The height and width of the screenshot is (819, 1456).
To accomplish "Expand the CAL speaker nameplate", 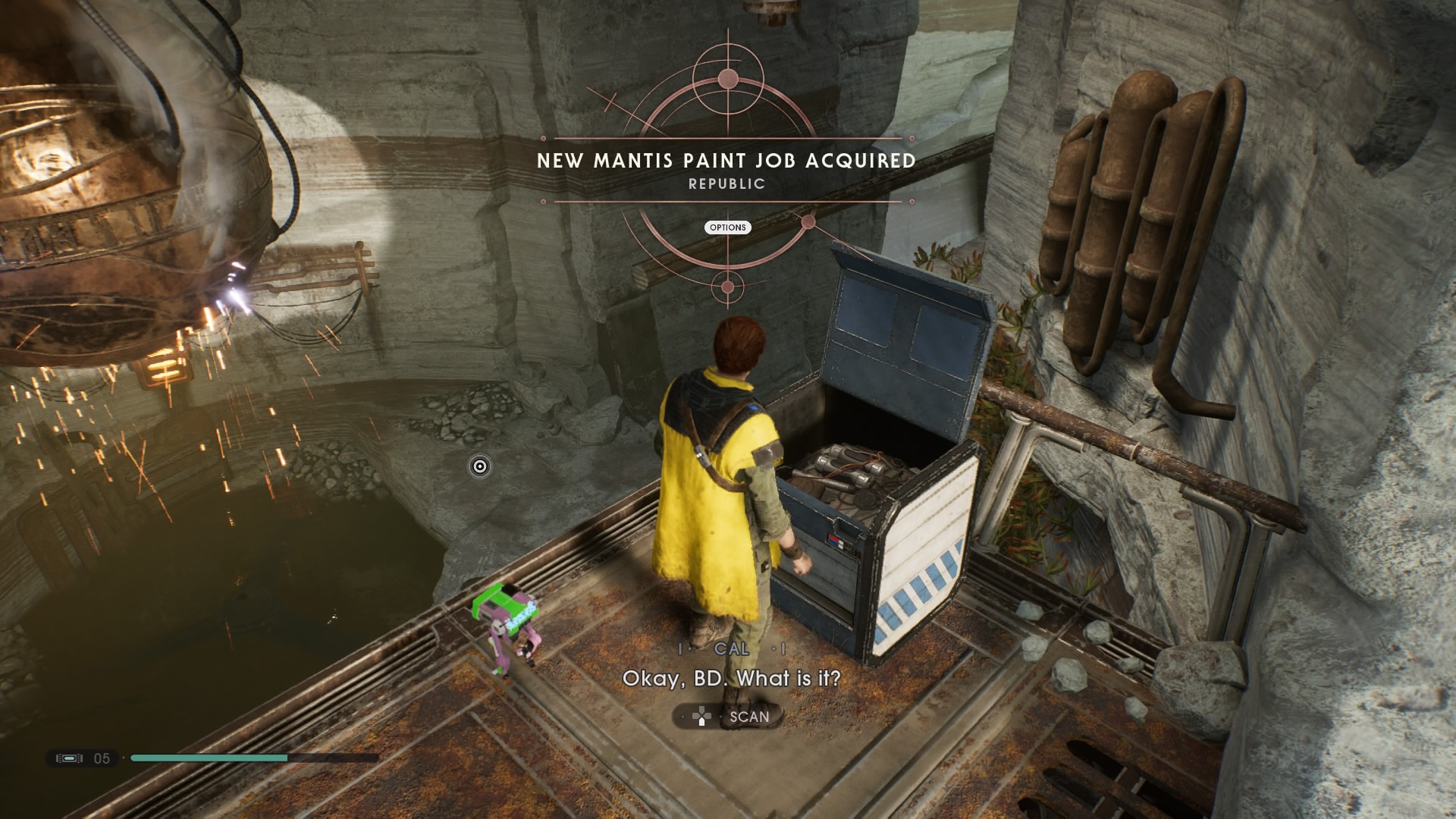I will click(x=729, y=650).
